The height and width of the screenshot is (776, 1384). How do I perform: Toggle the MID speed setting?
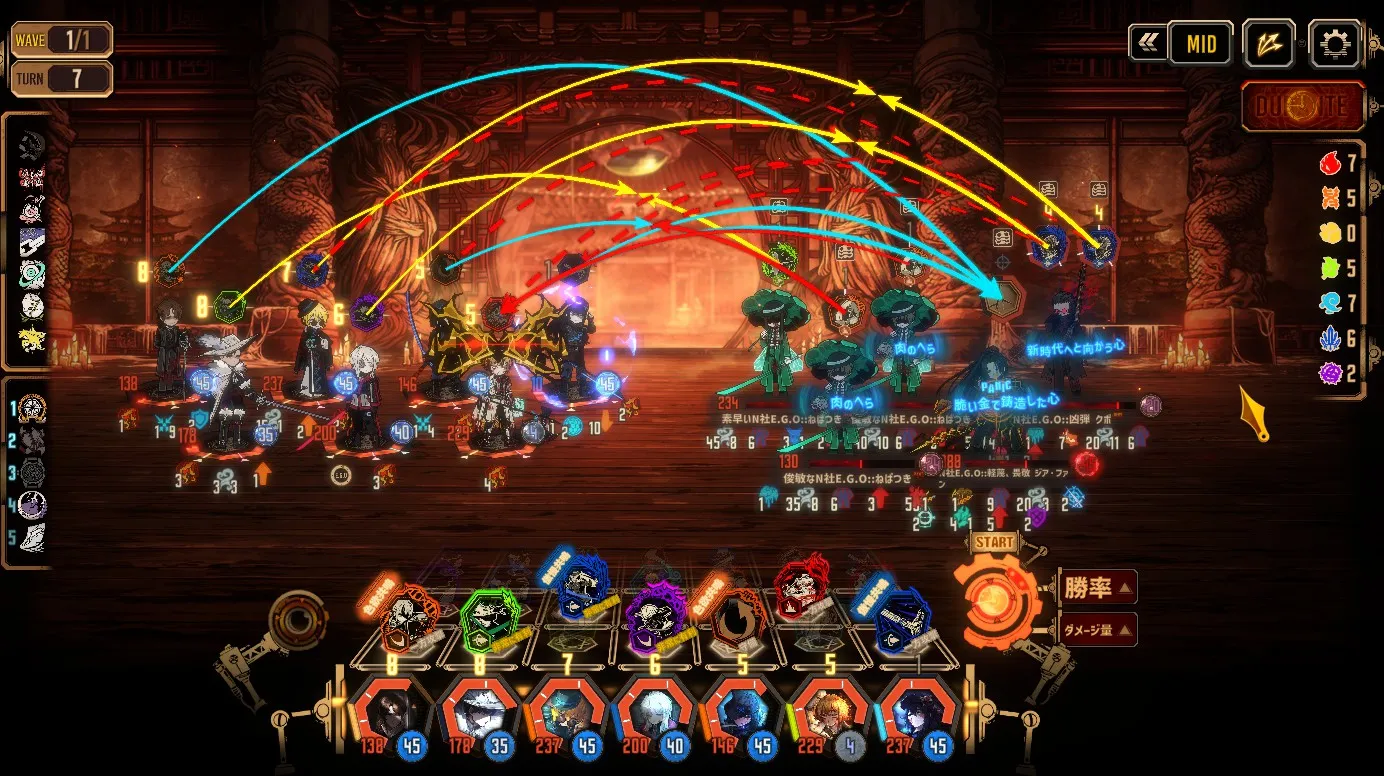(x=1200, y=44)
